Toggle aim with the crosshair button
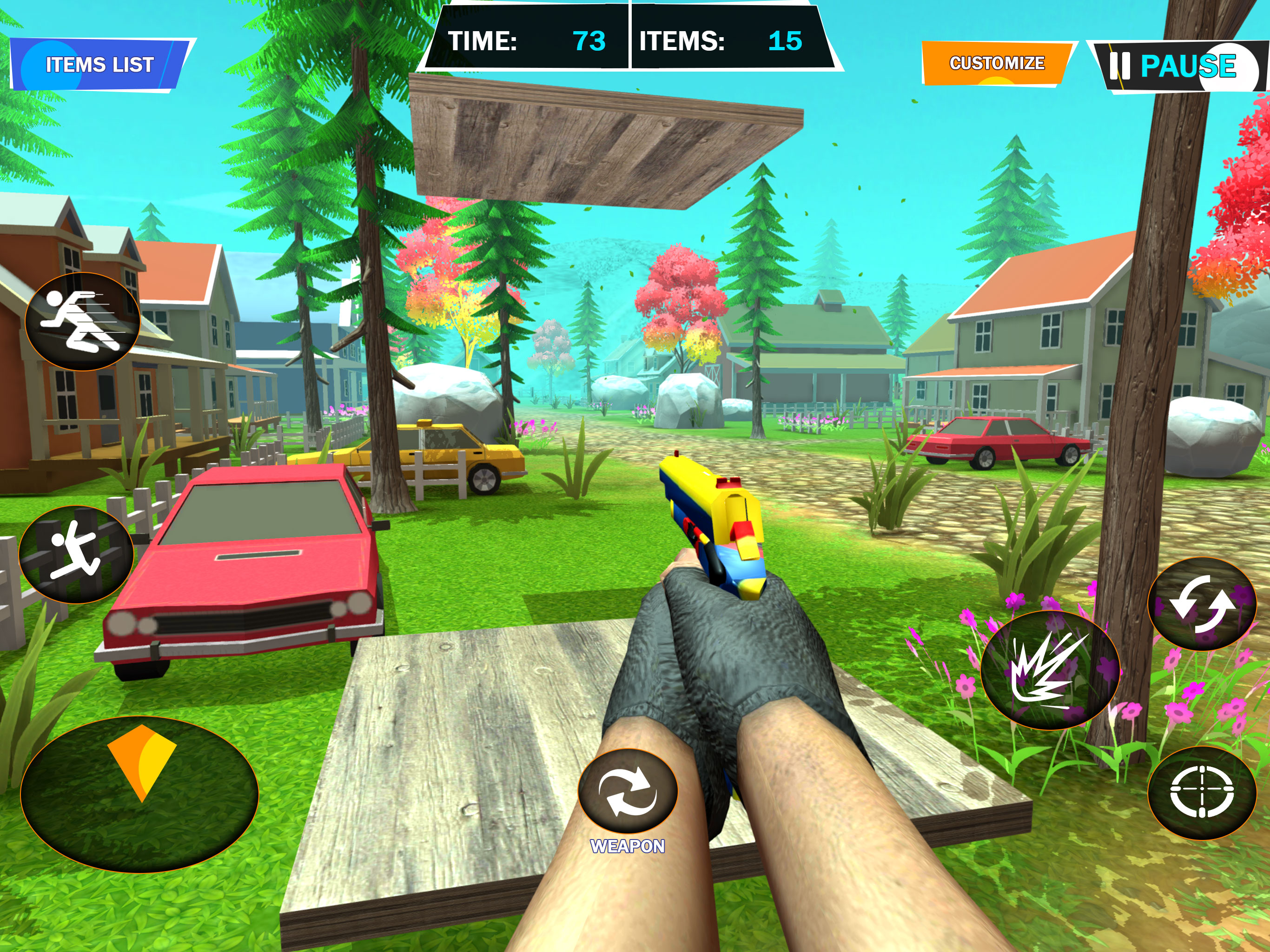Screen dimensions: 1270x952 coord(1202,793)
